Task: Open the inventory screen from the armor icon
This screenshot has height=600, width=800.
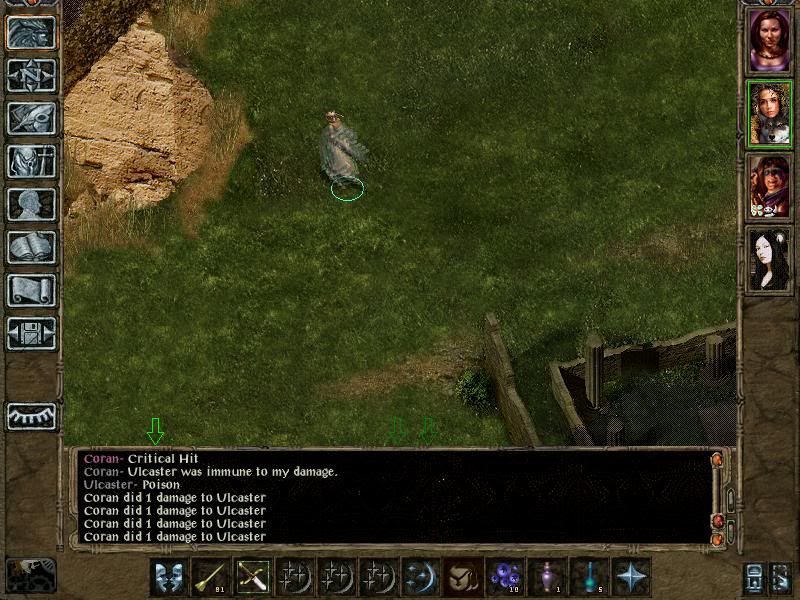Action: [31, 161]
